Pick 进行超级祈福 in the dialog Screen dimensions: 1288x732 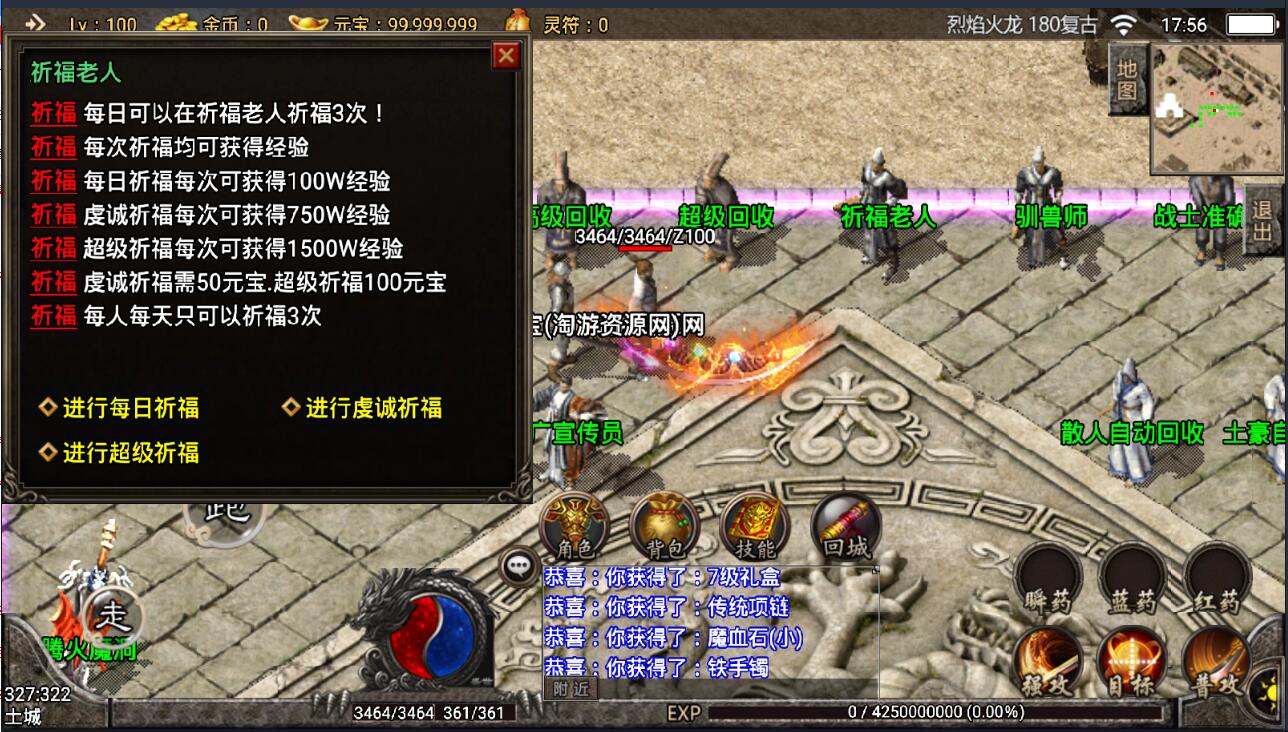pyautogui.click(x=130, y=453)
